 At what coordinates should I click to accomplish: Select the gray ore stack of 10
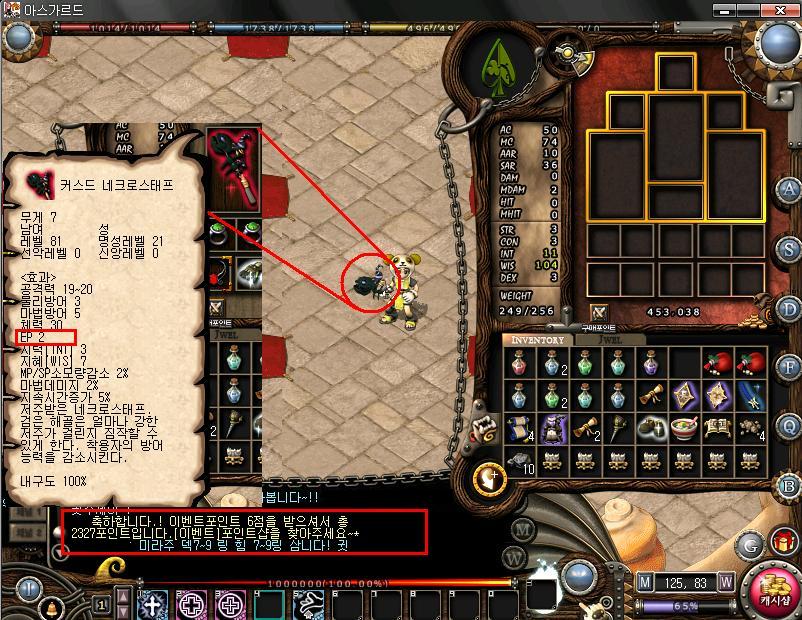tap(520, 460)
